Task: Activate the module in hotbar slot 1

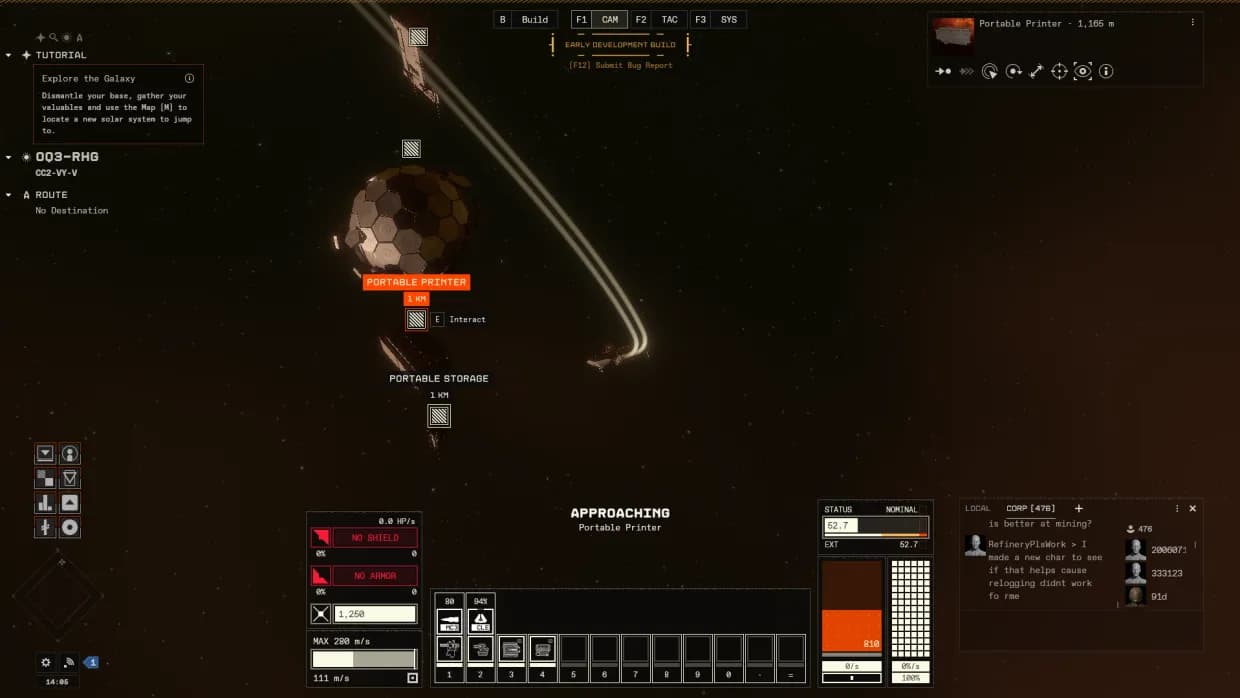Action: point(449,649)
